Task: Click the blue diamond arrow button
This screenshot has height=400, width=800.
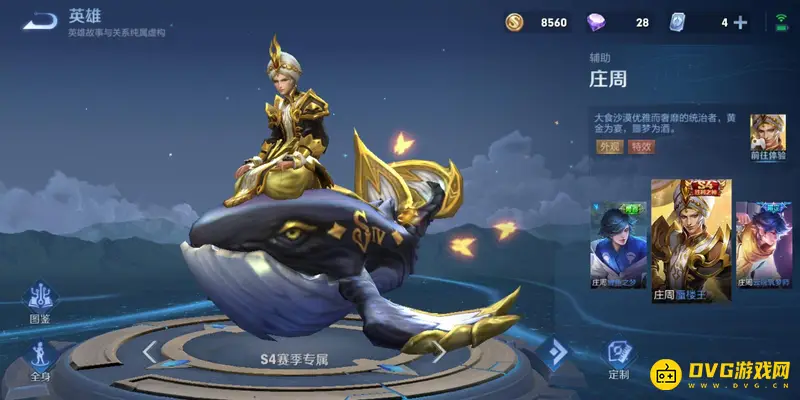Action: pos(554,351)
